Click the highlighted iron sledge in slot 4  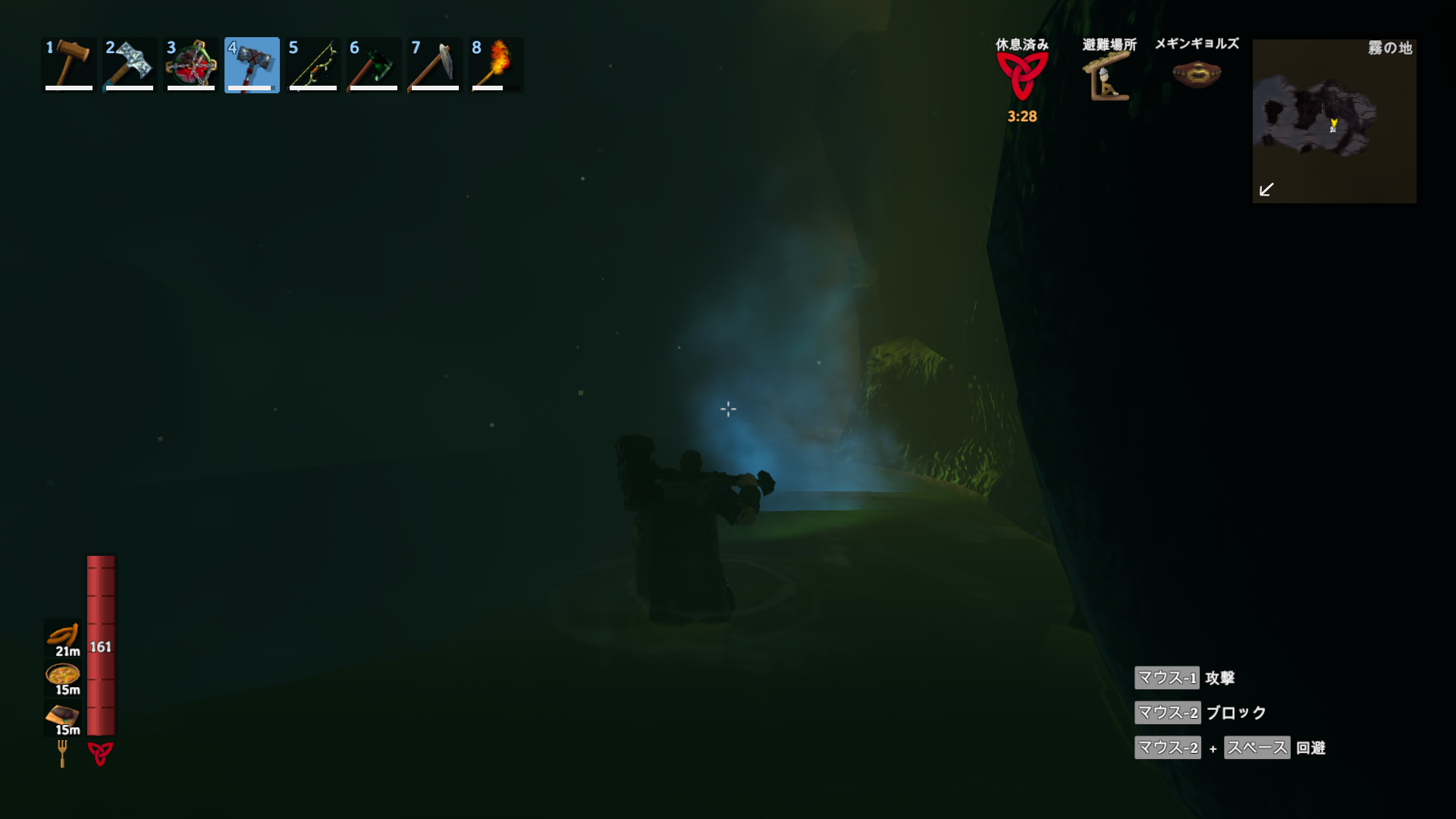pyautogui.click(x=252, y=64)
